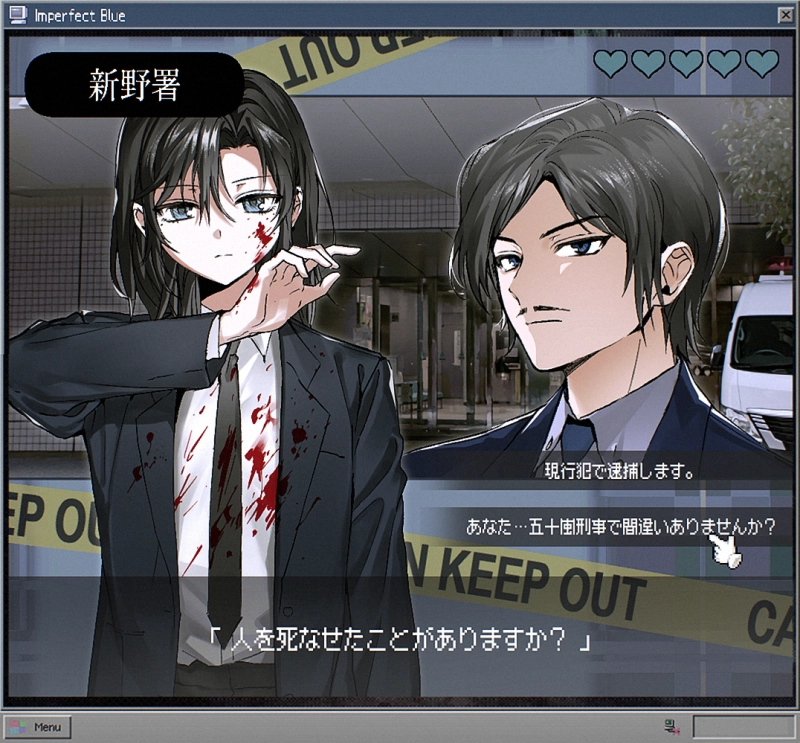Click the taskbar tray icon
Image resolution: width=800 pixels, height=743 pixels.
[x=670, y=726]
